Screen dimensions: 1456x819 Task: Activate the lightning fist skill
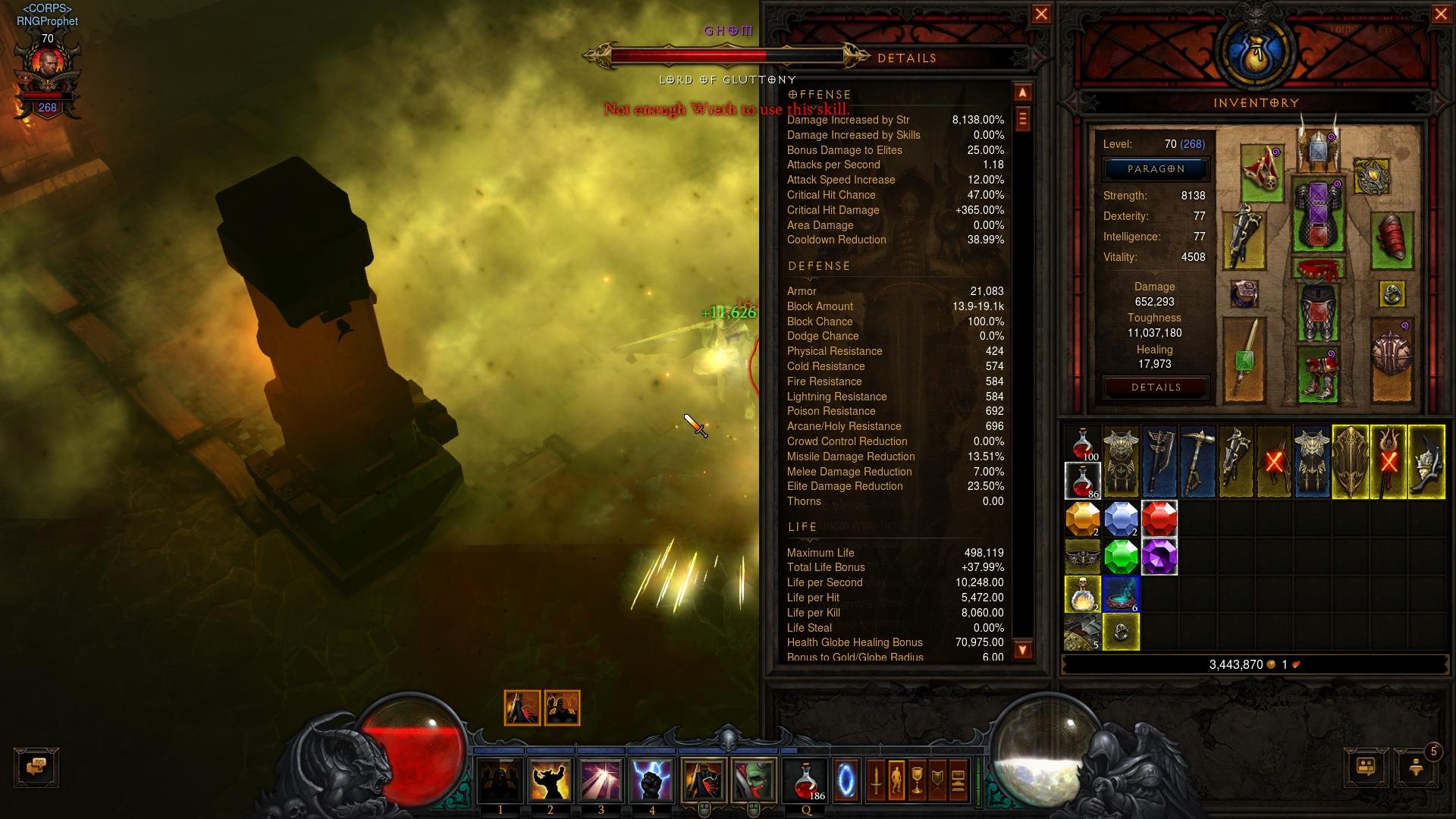click(651, 780)
